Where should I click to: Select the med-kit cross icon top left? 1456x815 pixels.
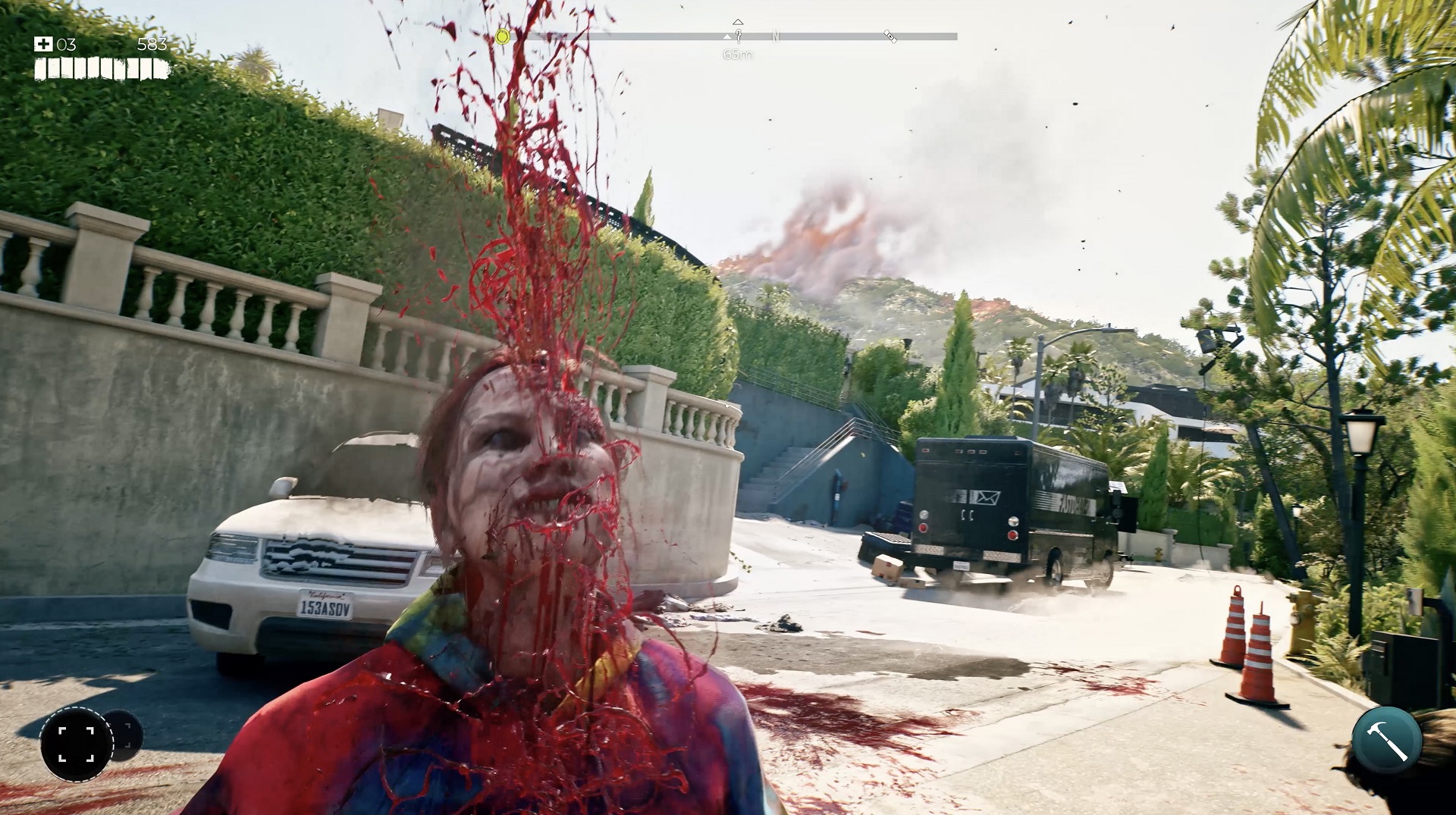(x=43, y=44)
